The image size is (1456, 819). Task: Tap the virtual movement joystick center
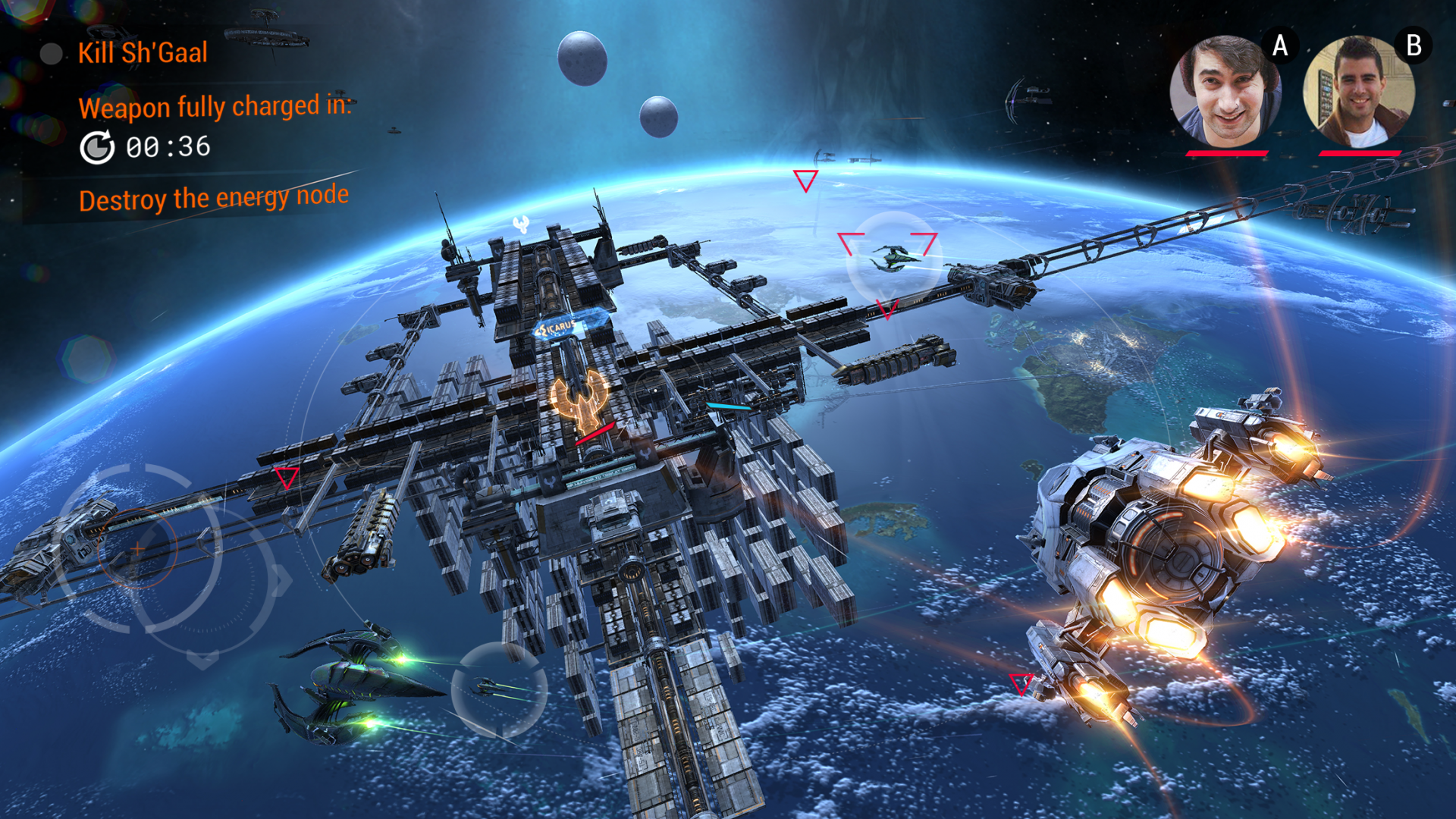point(137,548)
